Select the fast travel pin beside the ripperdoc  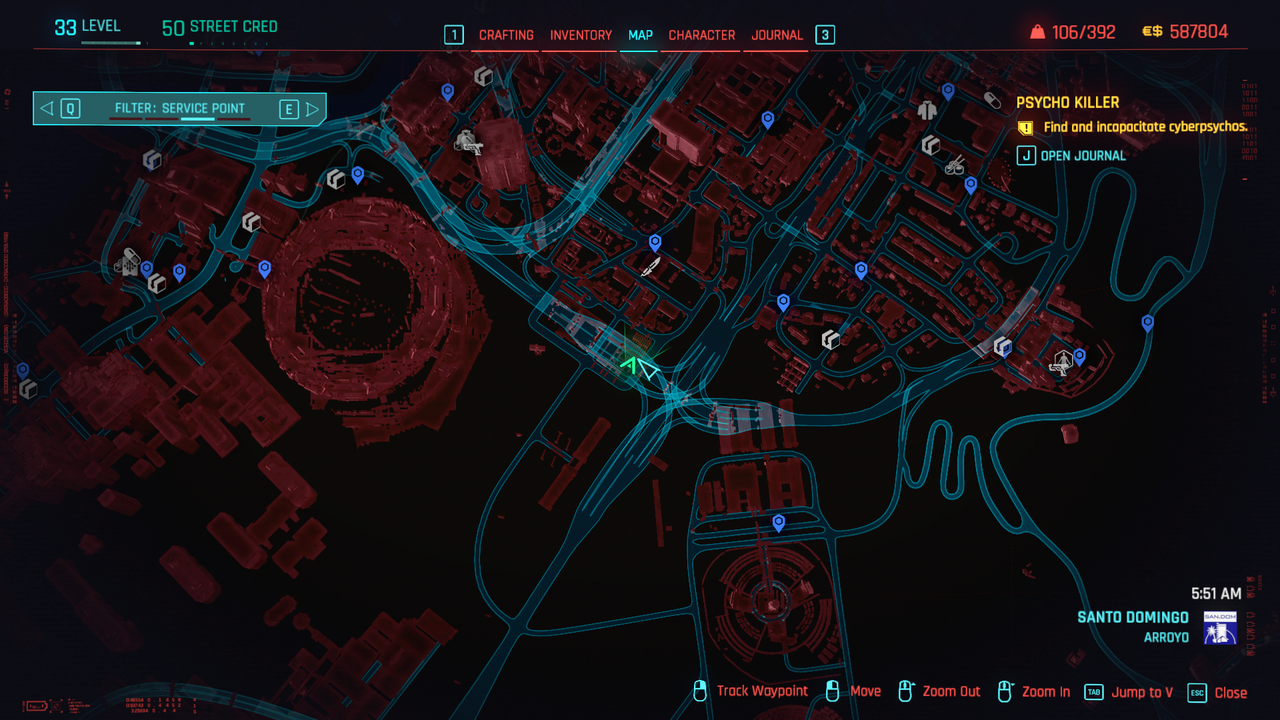click(1079, 355)
